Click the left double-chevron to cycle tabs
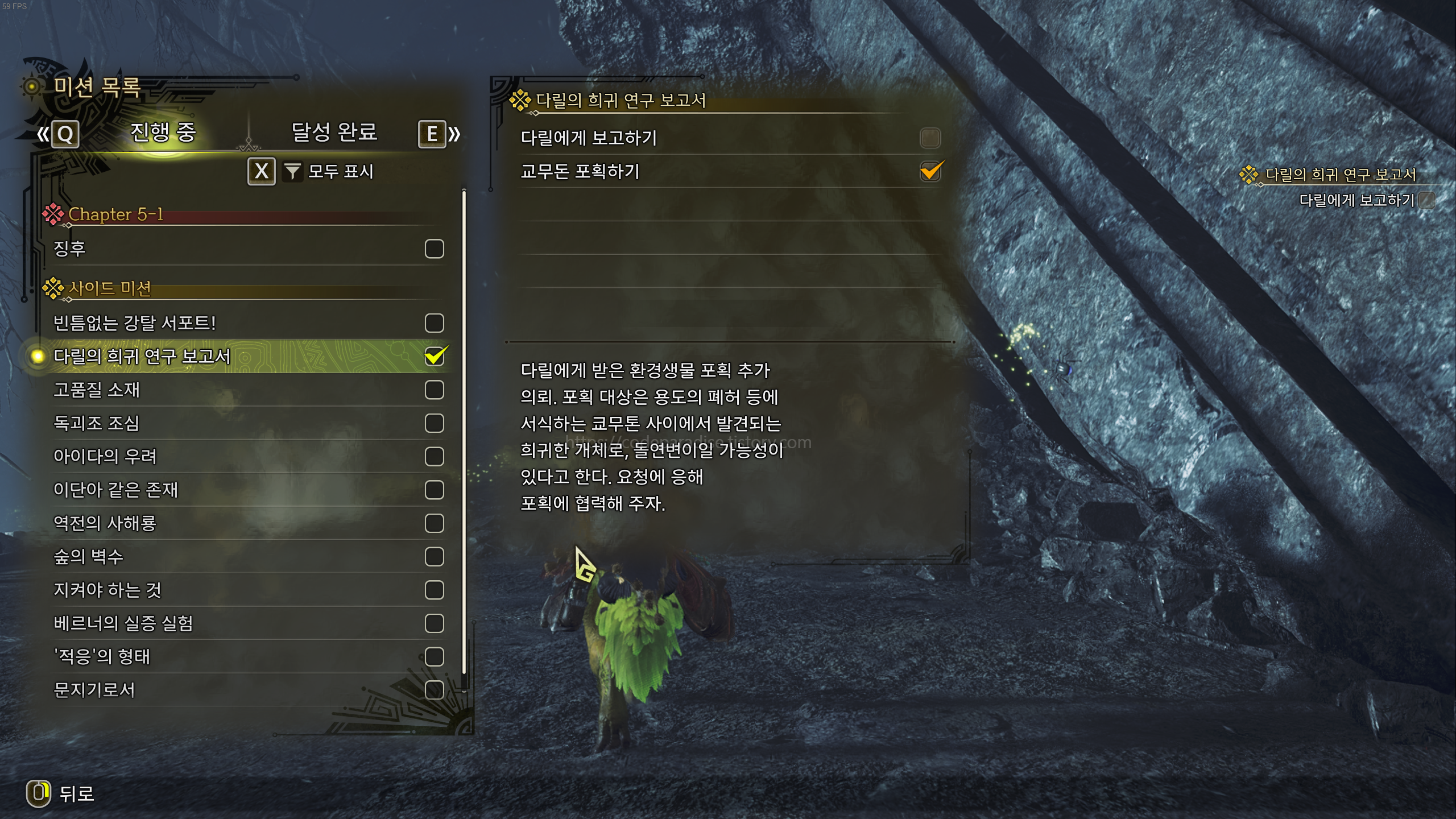Image resolution: width=1456 pixels, height=819 pixels. [x=44, y=134]
